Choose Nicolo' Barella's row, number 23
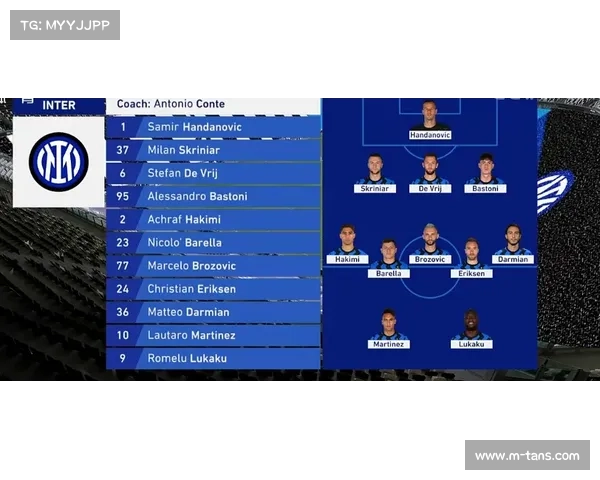This screenshot has width=600, height=480. (x=213, y=242)
